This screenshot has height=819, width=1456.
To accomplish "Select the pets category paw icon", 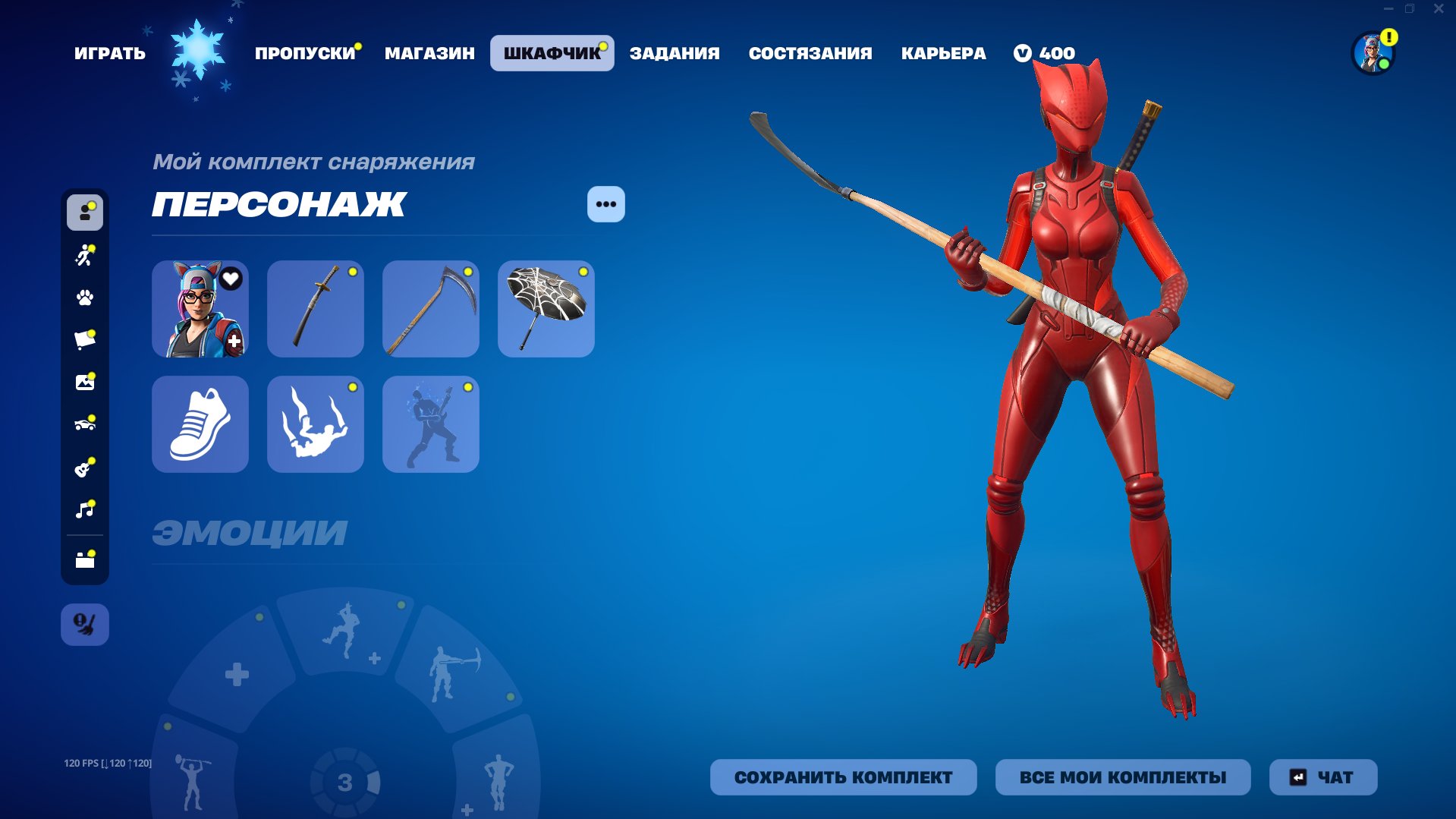I will point(84,298).
